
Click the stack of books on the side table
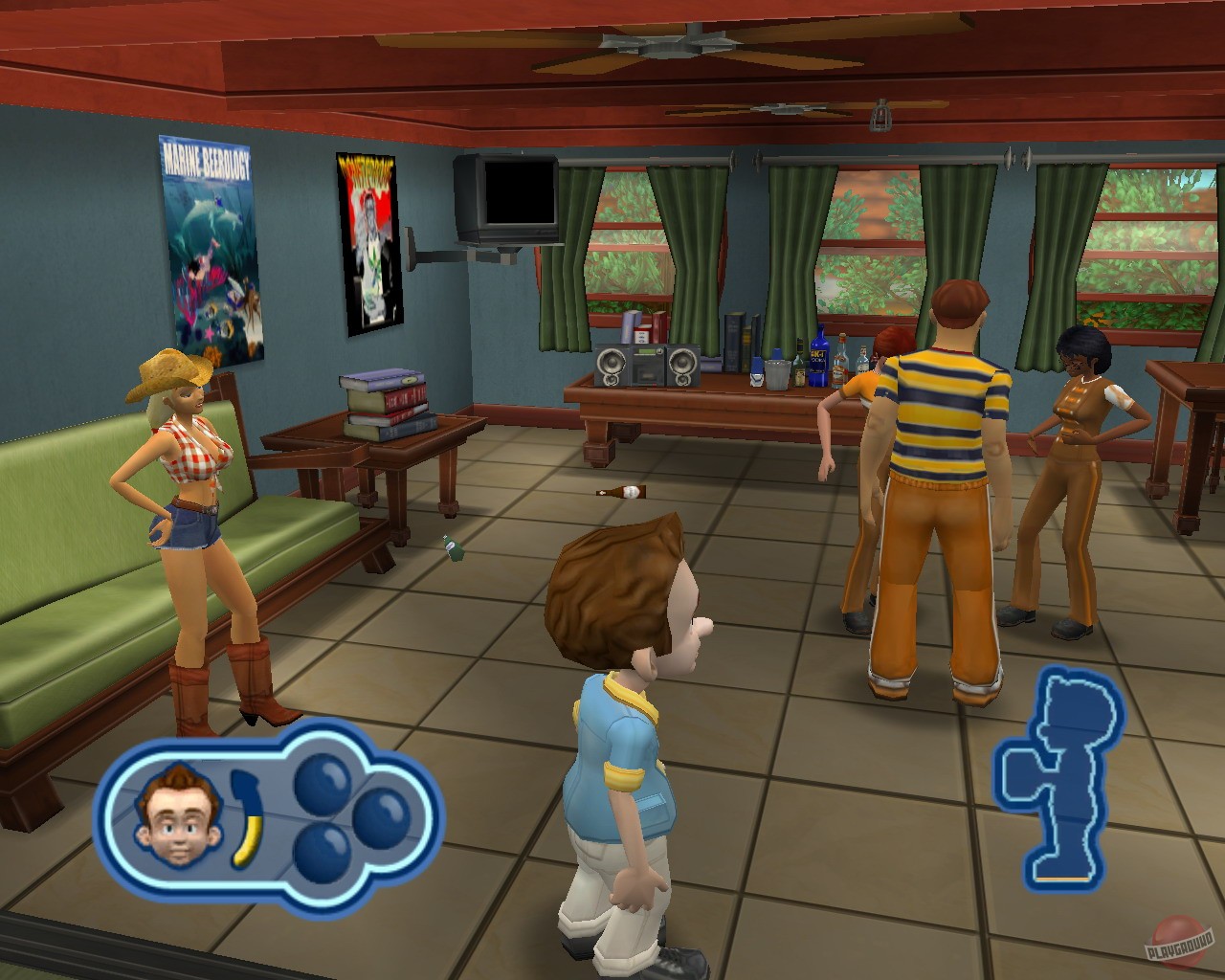pyautogui.click(x=384, y=400)
